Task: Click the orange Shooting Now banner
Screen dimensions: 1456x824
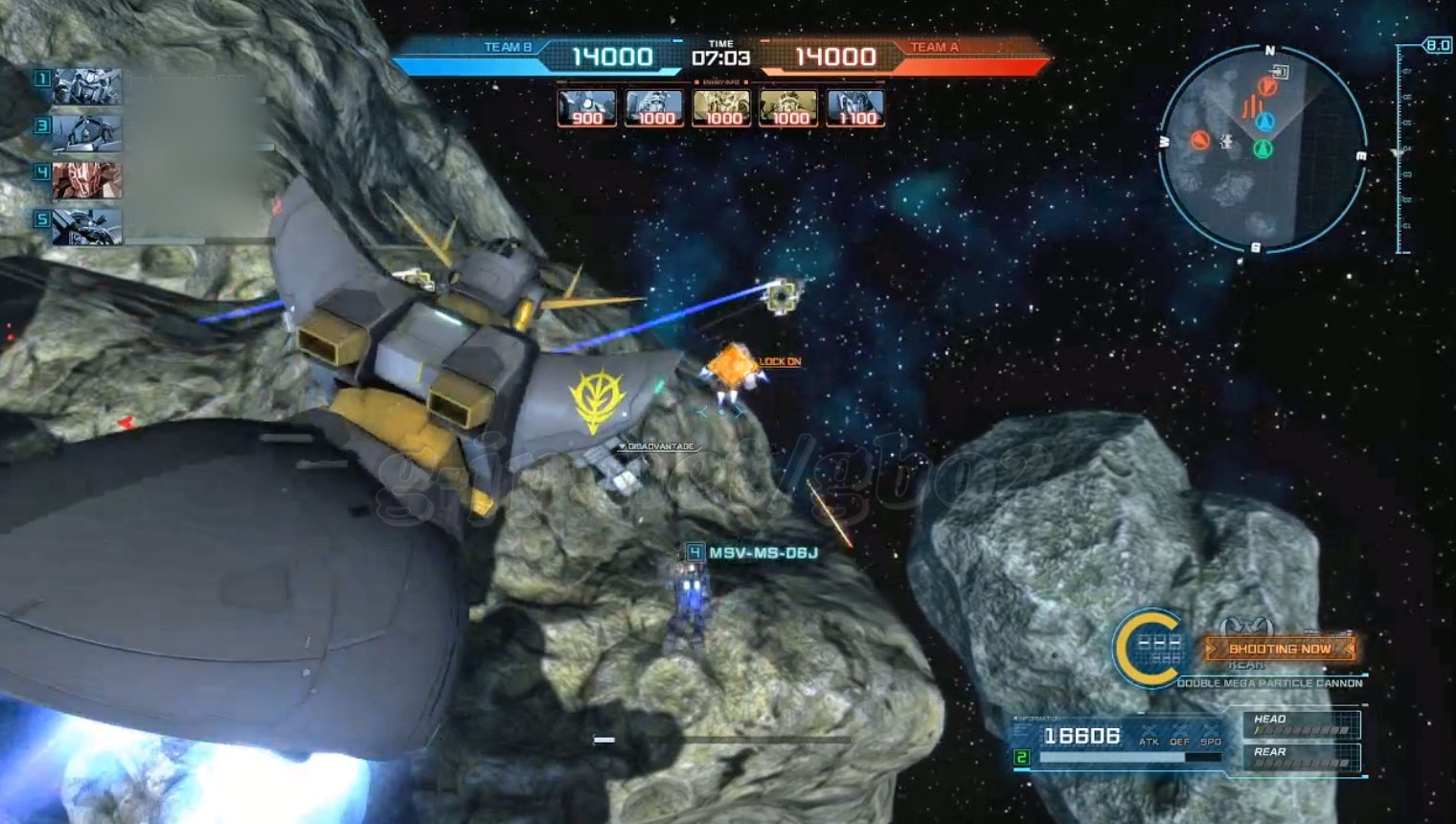Action: pos(1280,649)
